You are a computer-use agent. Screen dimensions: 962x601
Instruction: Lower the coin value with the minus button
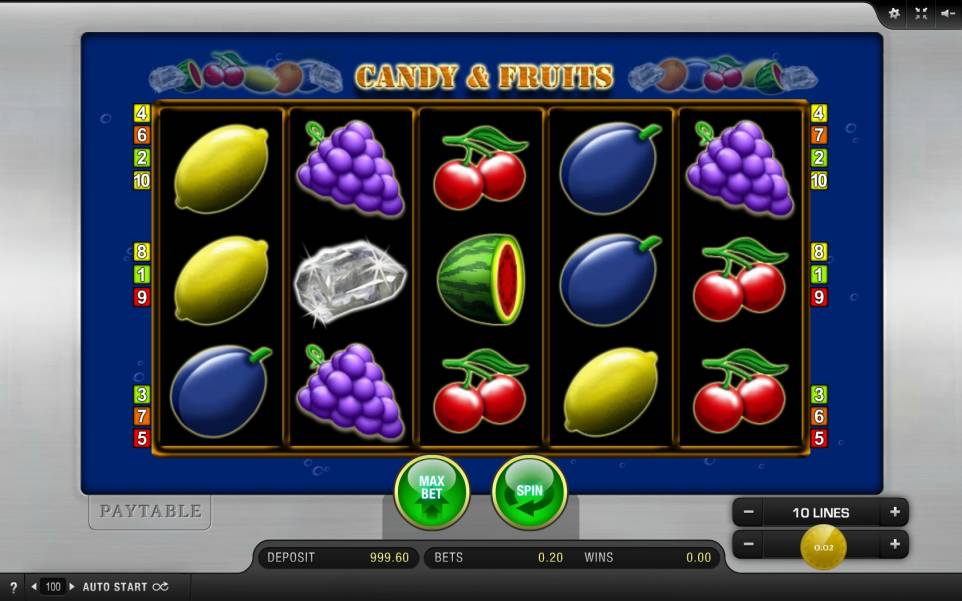click(748, 544)
